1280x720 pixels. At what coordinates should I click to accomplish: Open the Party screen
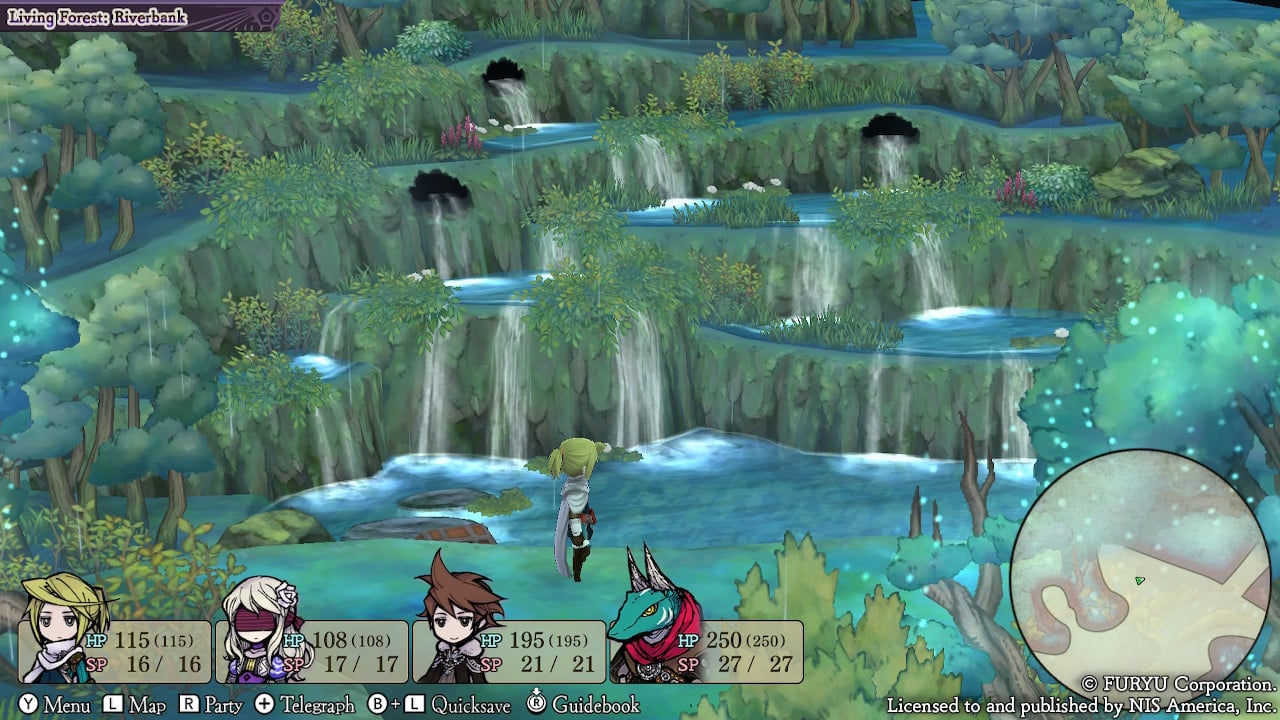[x=211, y=705]
